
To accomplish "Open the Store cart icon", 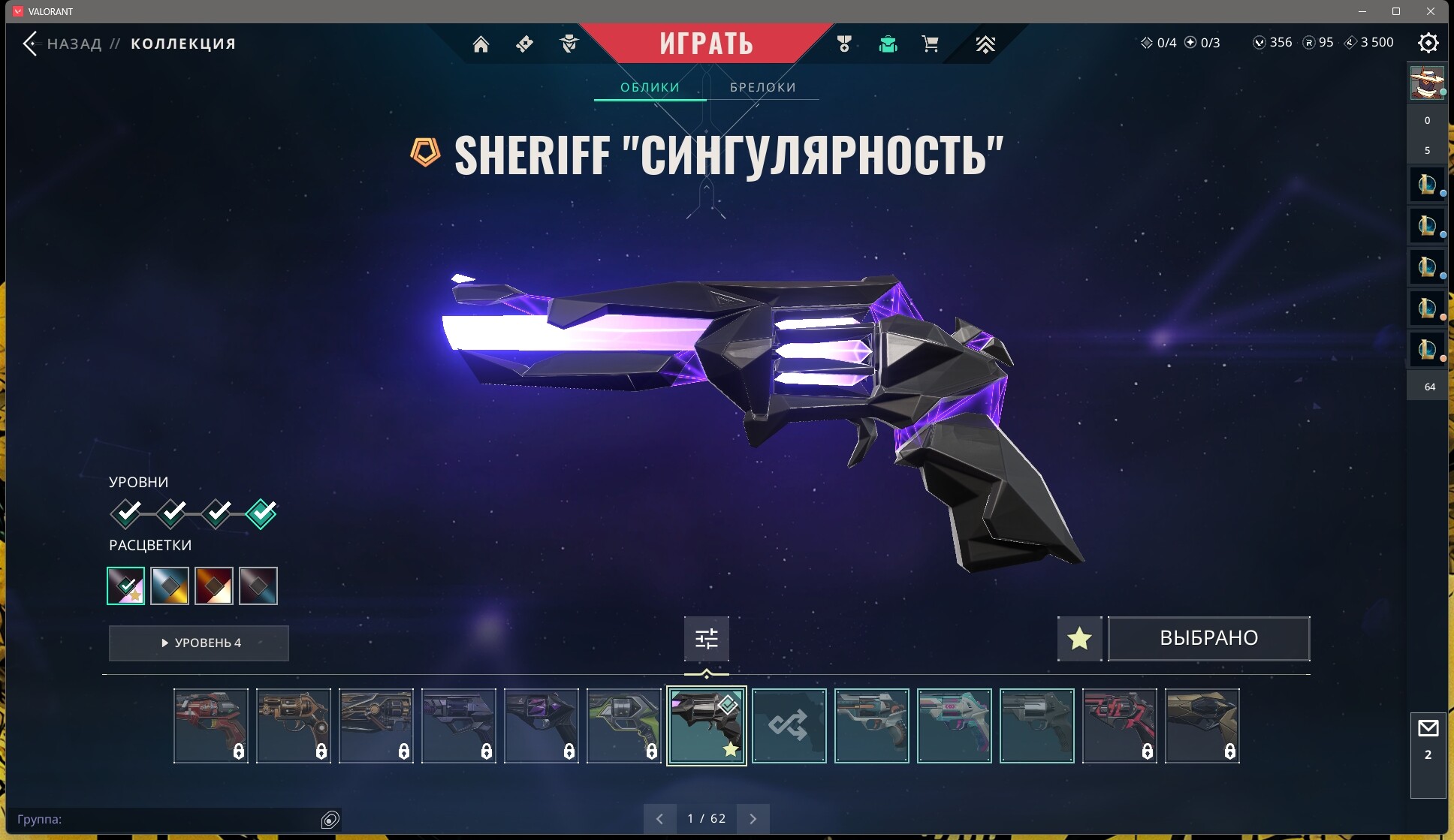I will (x=930, y=44).
